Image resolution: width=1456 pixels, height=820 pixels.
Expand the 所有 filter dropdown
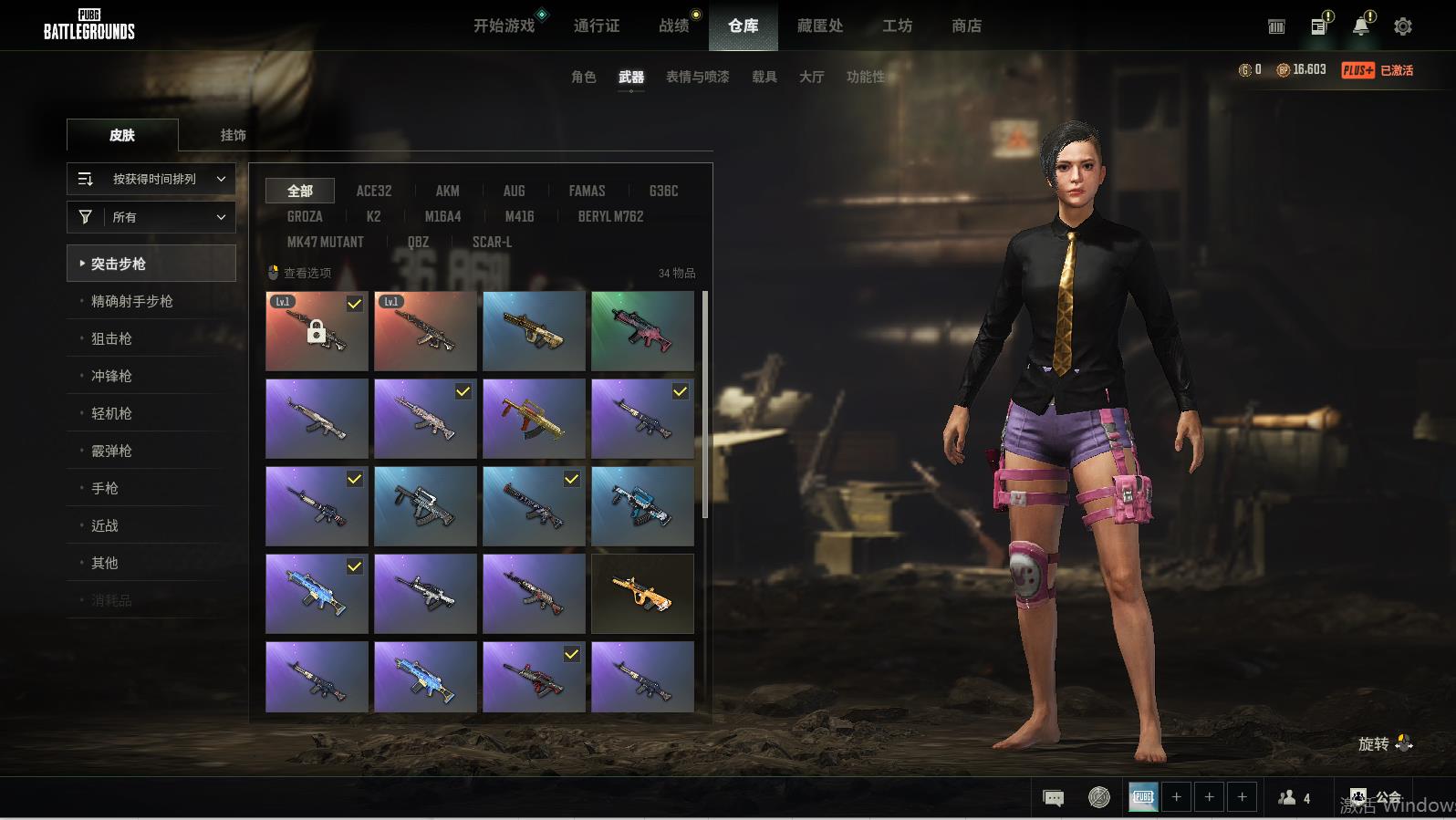pyautogui.click(x=151, y=217)
